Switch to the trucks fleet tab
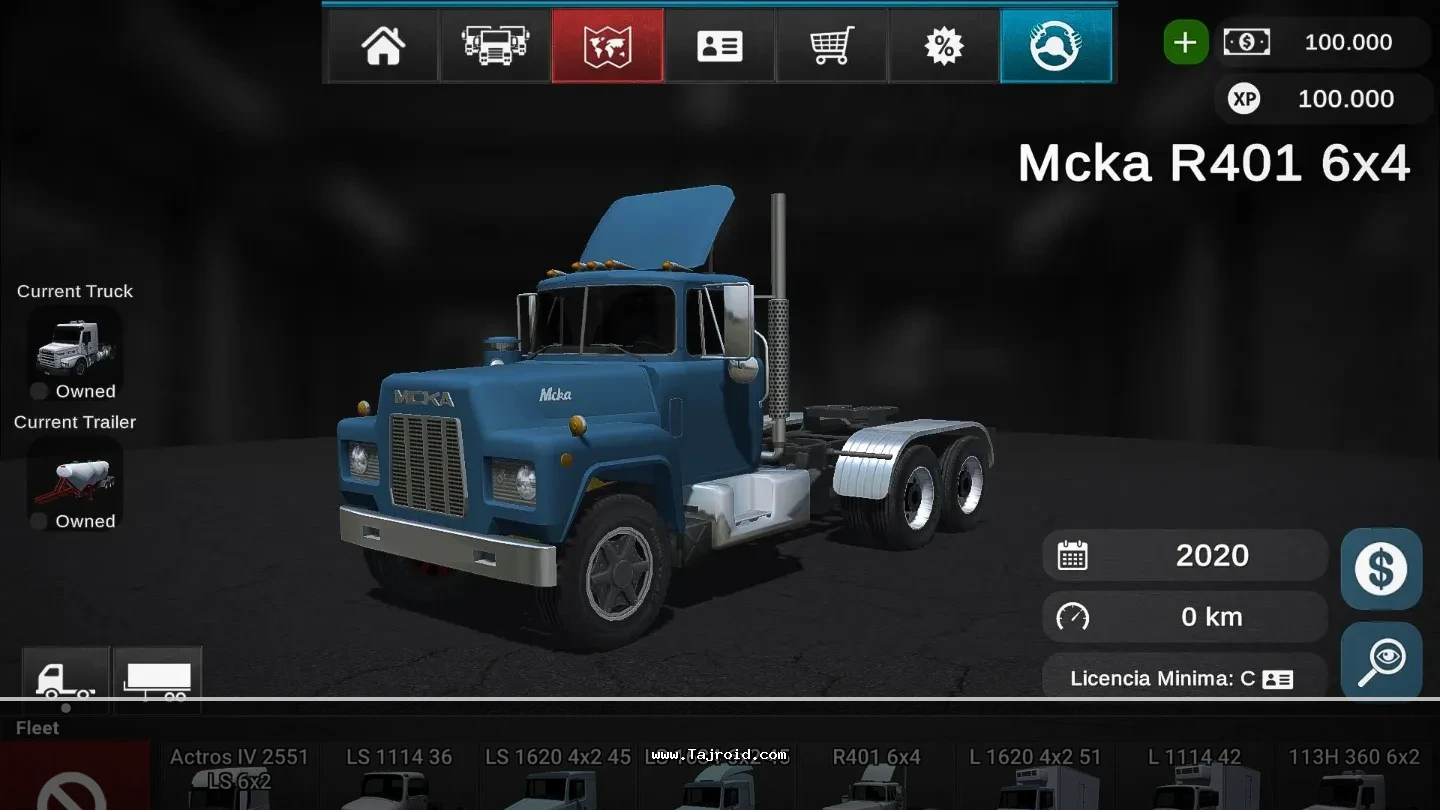This screenshot has height=810, width=1440. pyautogui.click(x=495, y=46)
